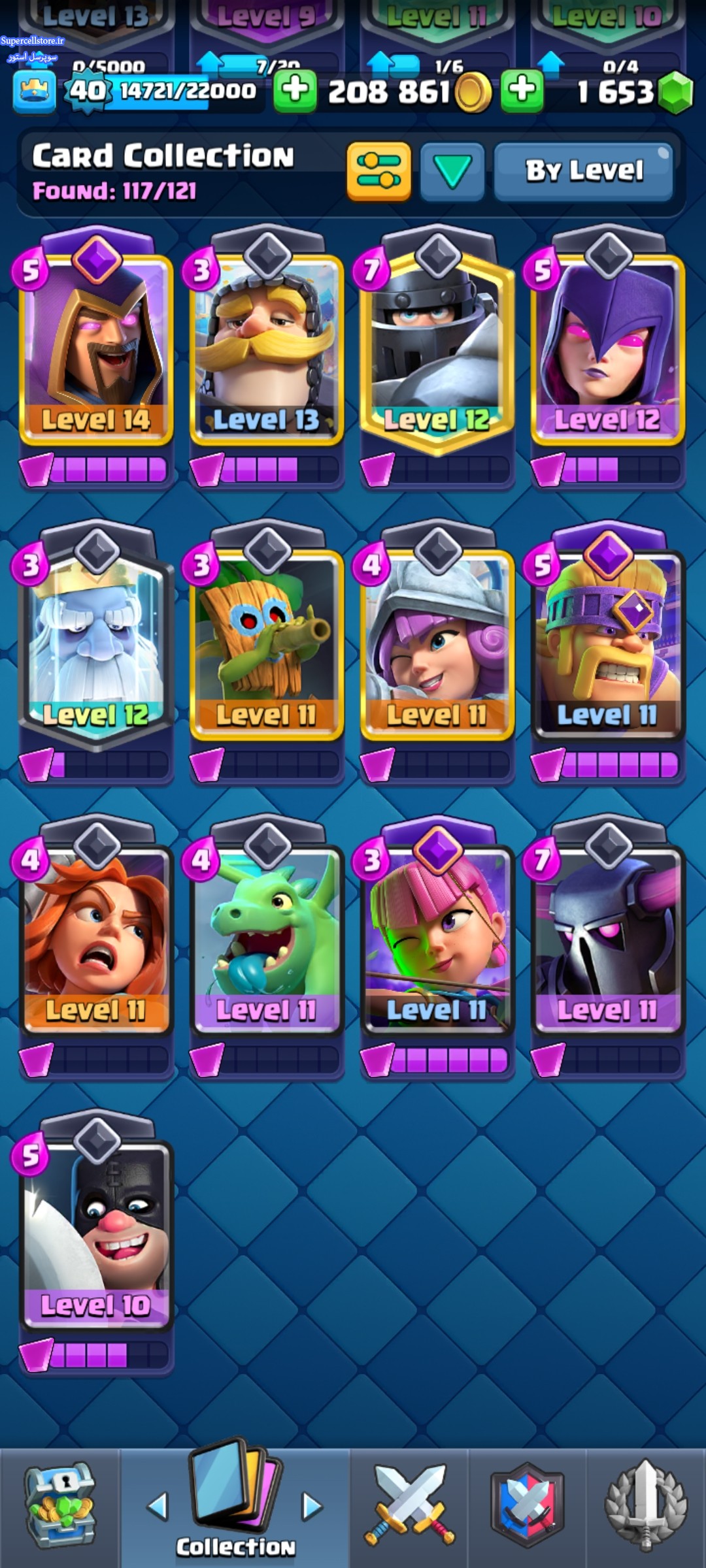Select the Level 13 Knight card
The width and height of the screenshot is (706, 1568).
coord(267,346)
